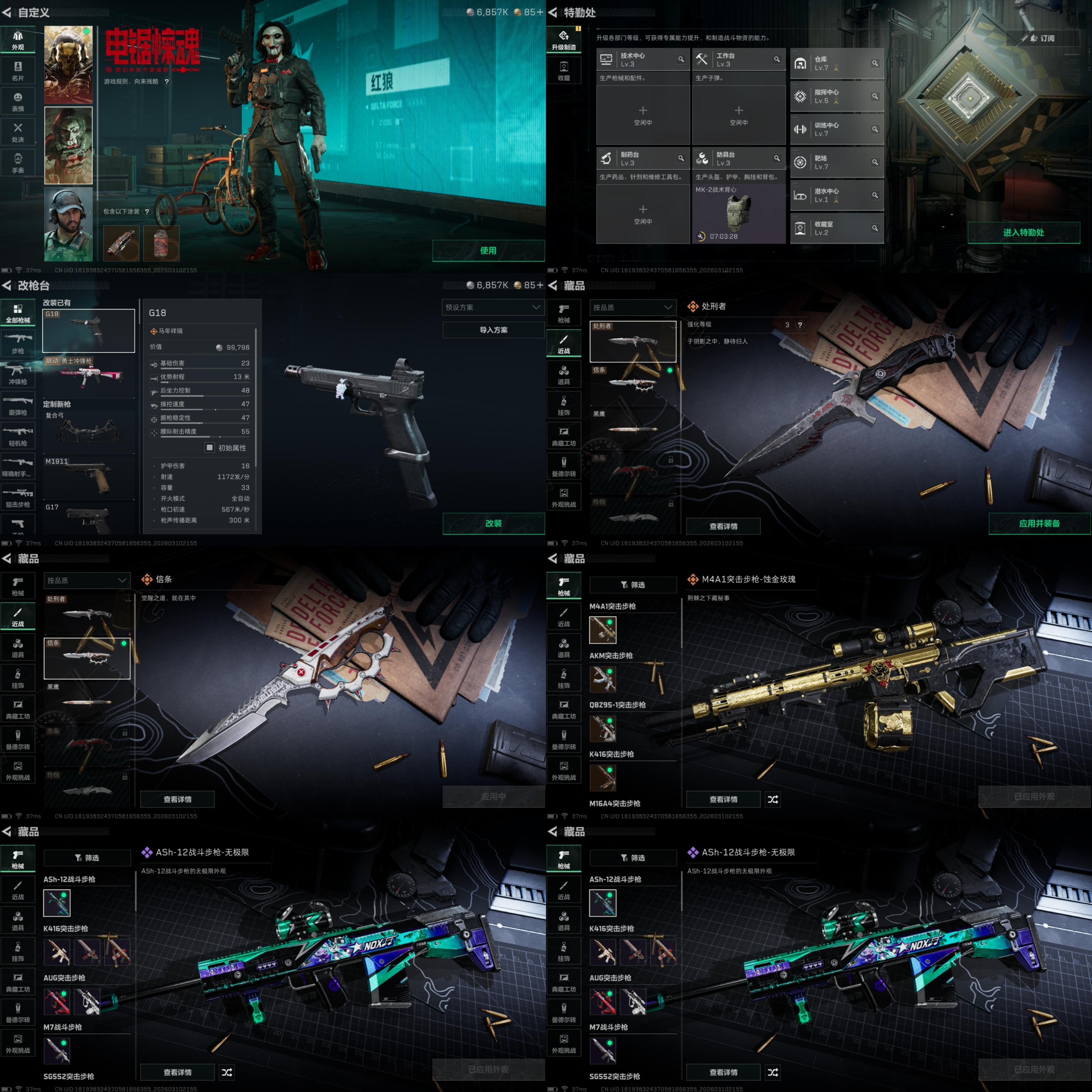Screen dimensions: 1092x1092
Task: Select the 手表 customization tab
Action: (18, 163)
